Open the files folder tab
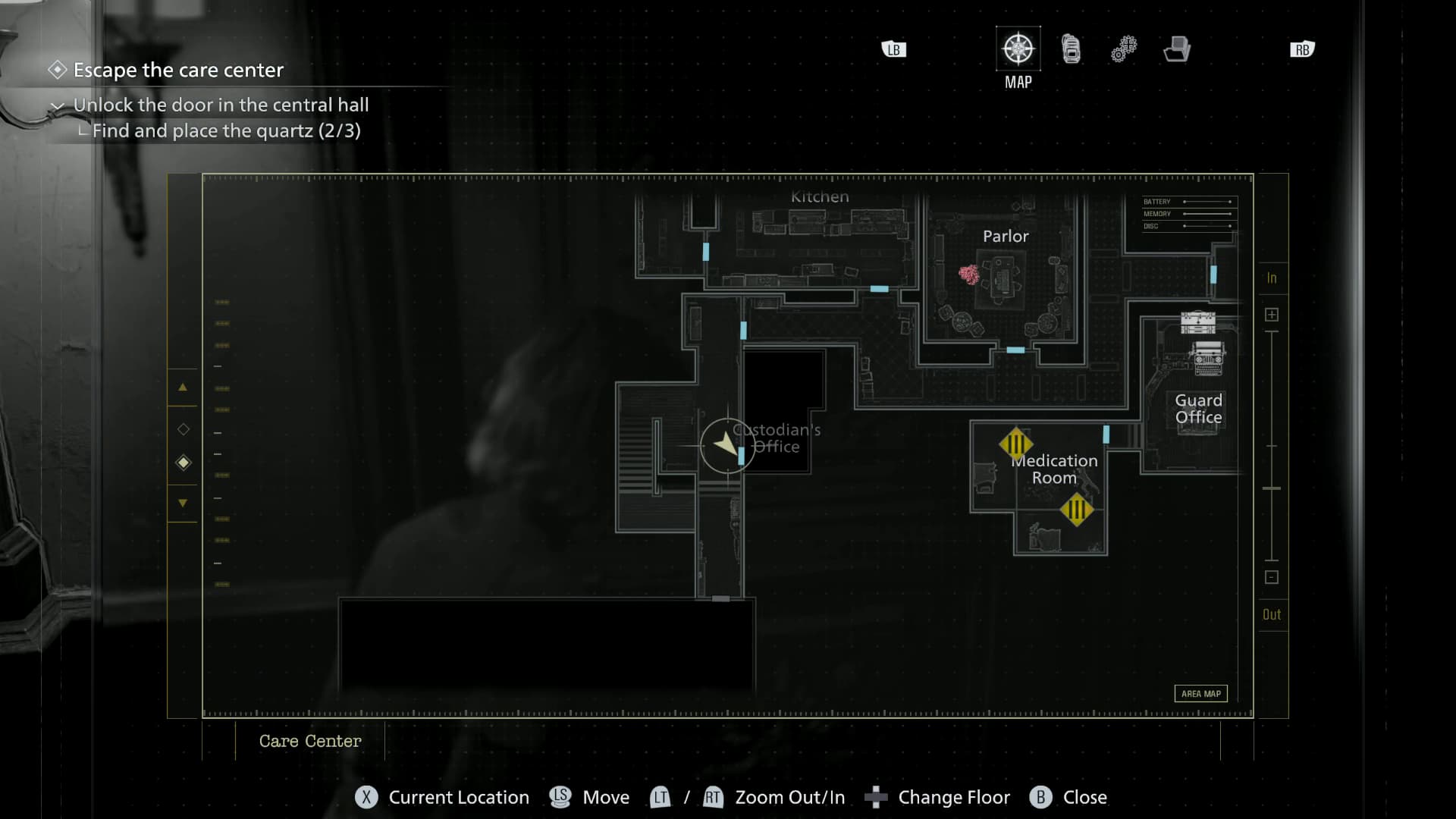The width and height of the screenshot is (1456, 819). pyautogui.click(x=1176, y=49)
